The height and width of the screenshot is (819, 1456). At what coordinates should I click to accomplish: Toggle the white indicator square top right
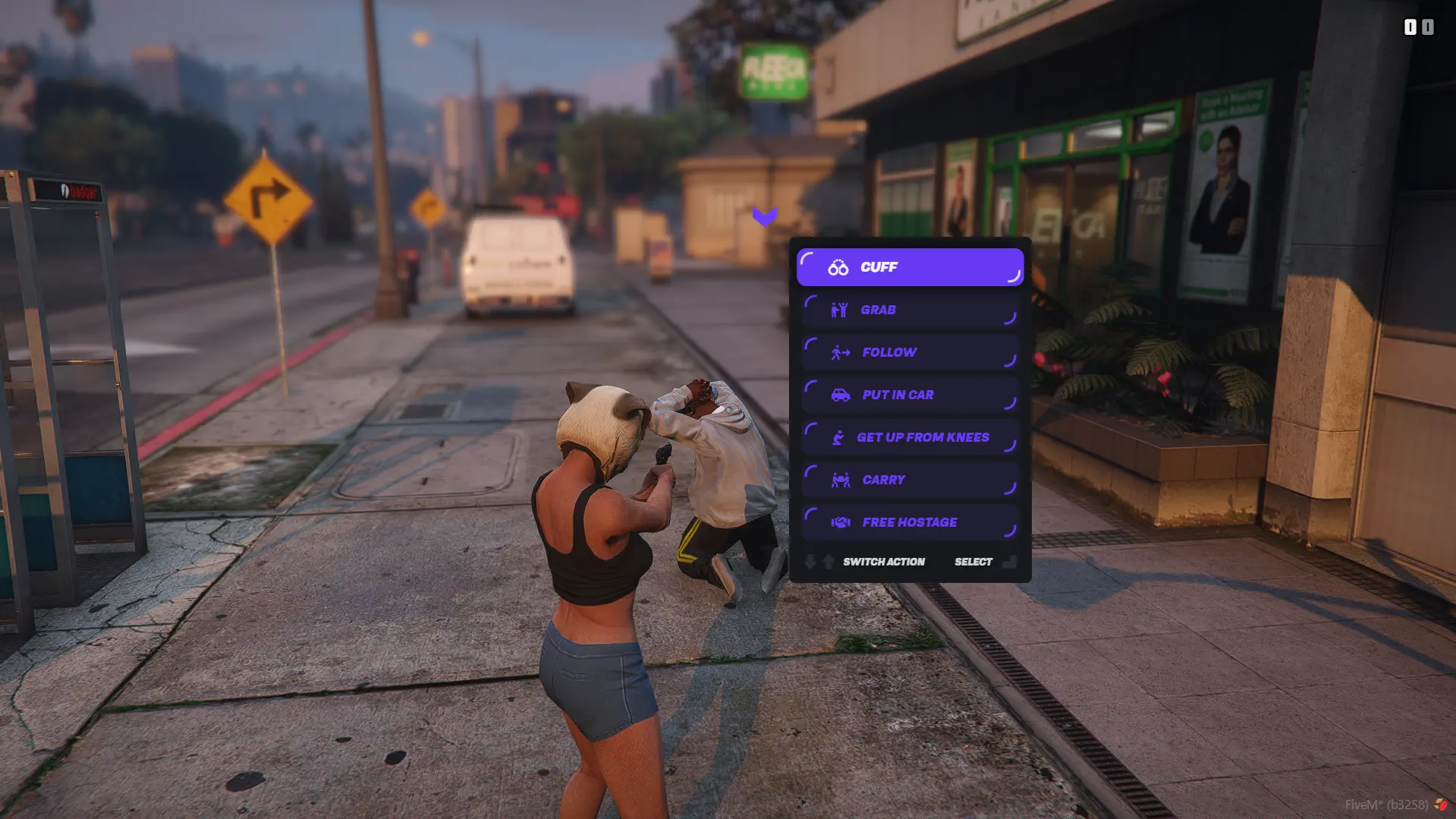click(x=1410, y=27)
